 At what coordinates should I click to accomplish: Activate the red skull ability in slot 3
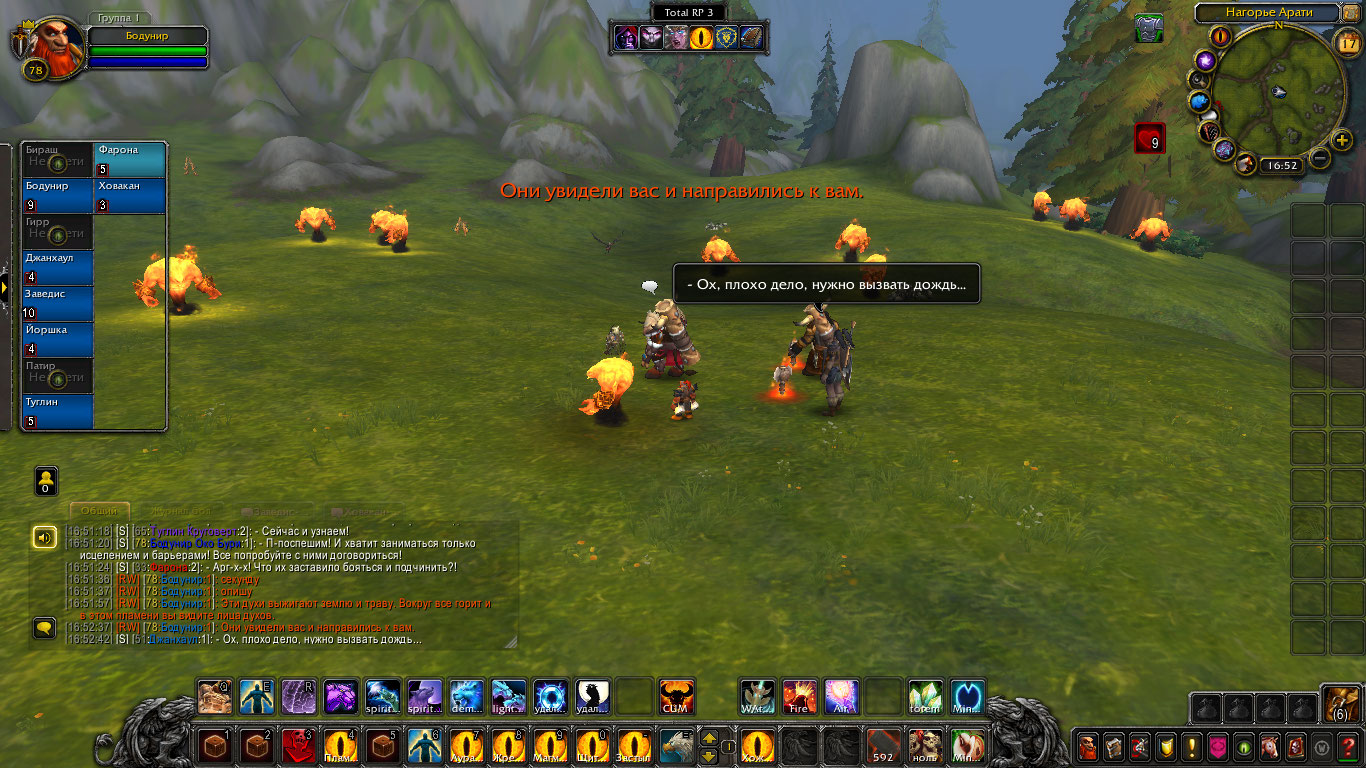tap(299, 746)
